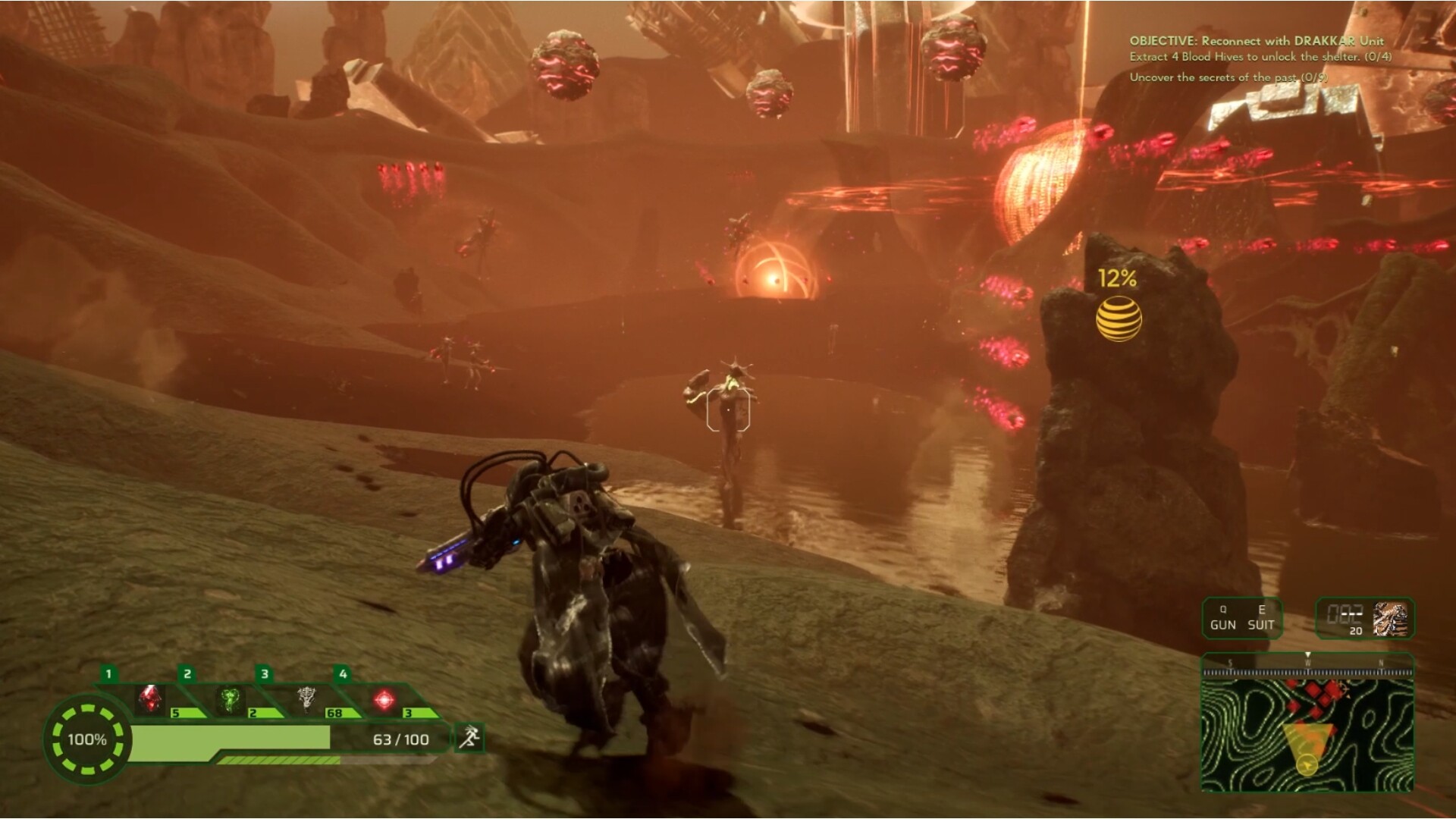
Task: Click the yellow player arrow on minimap
Action: click(1306, 764)
